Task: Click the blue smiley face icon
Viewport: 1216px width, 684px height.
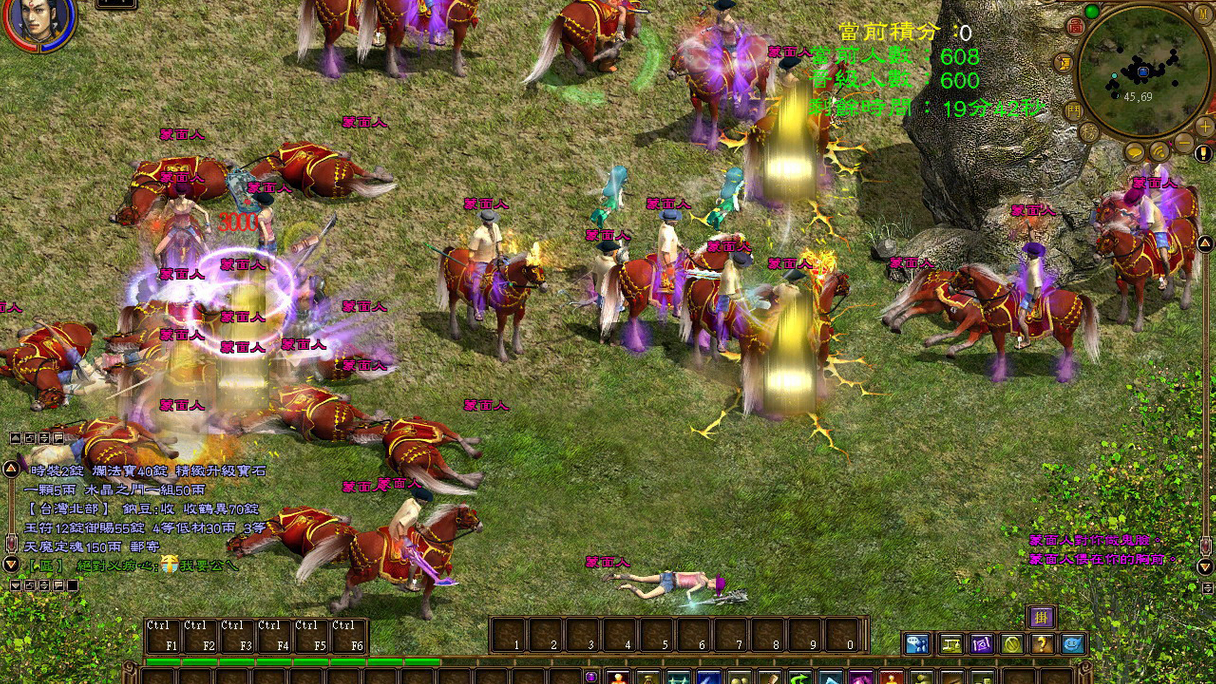Action: click(1073, 644)
